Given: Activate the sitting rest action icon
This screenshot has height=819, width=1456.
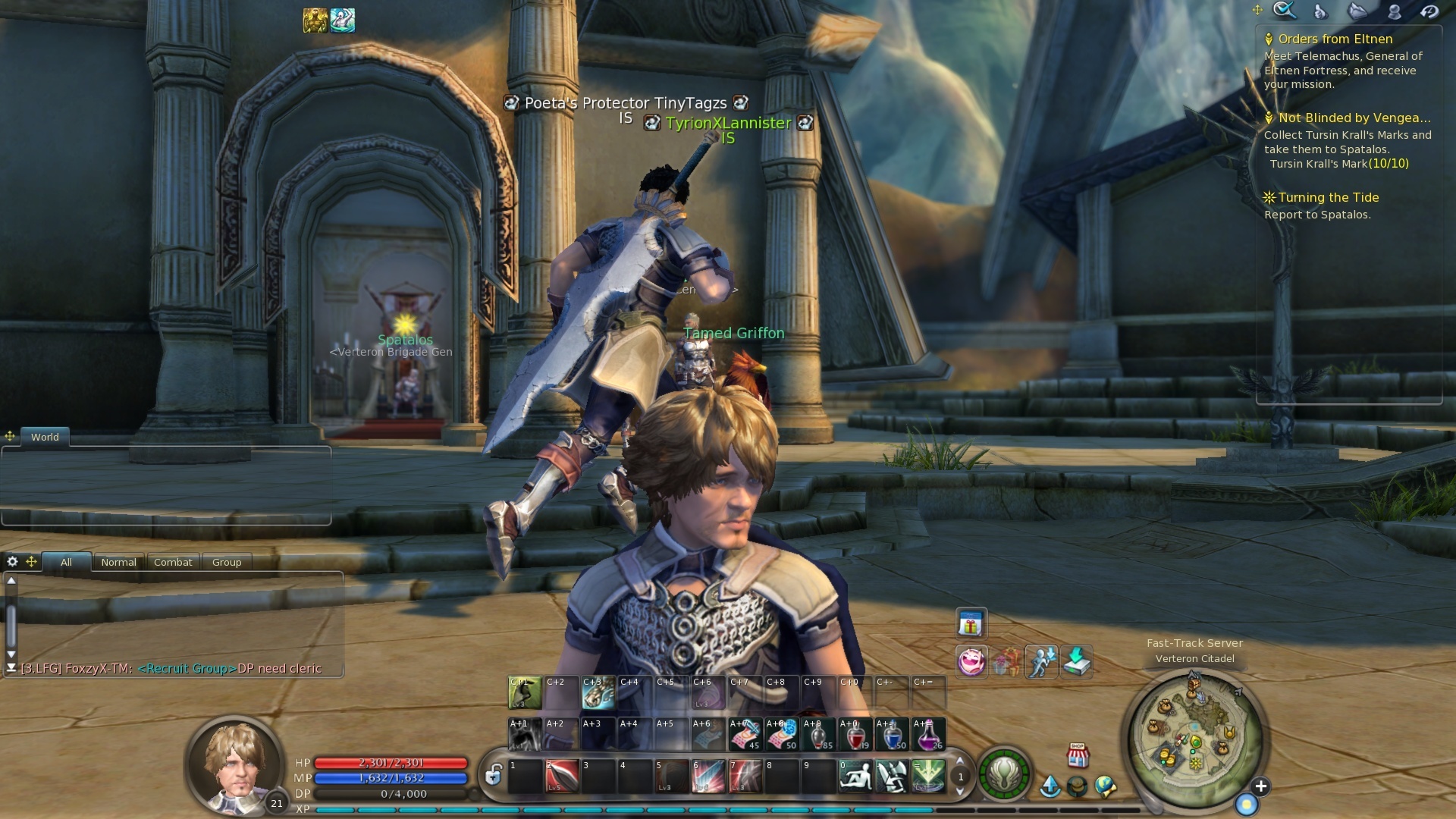Looking at the screenshot, I should [x=855, y=777].
